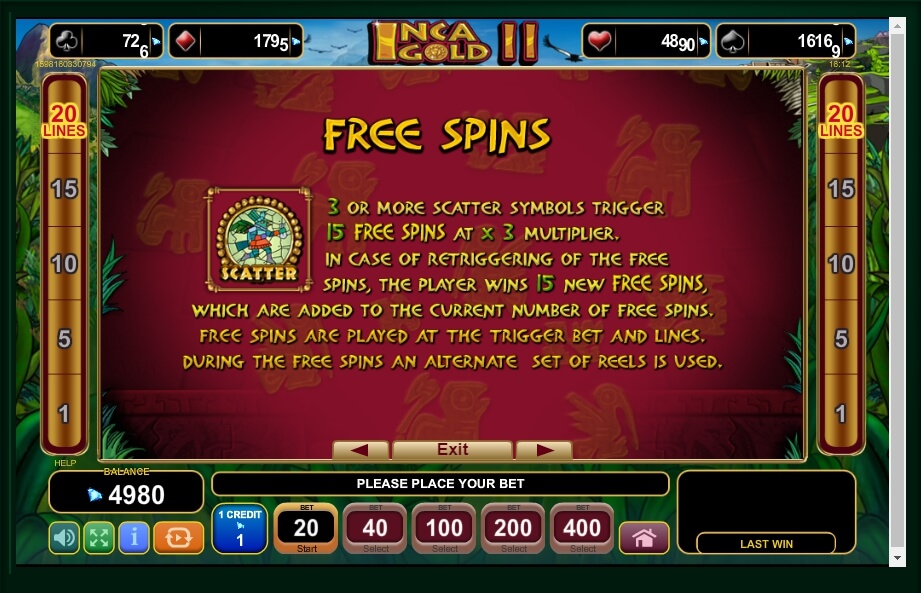This screenshot has width=921, height=593.
Task: Exit the Free Spins info page
Action: coord(452,450)
